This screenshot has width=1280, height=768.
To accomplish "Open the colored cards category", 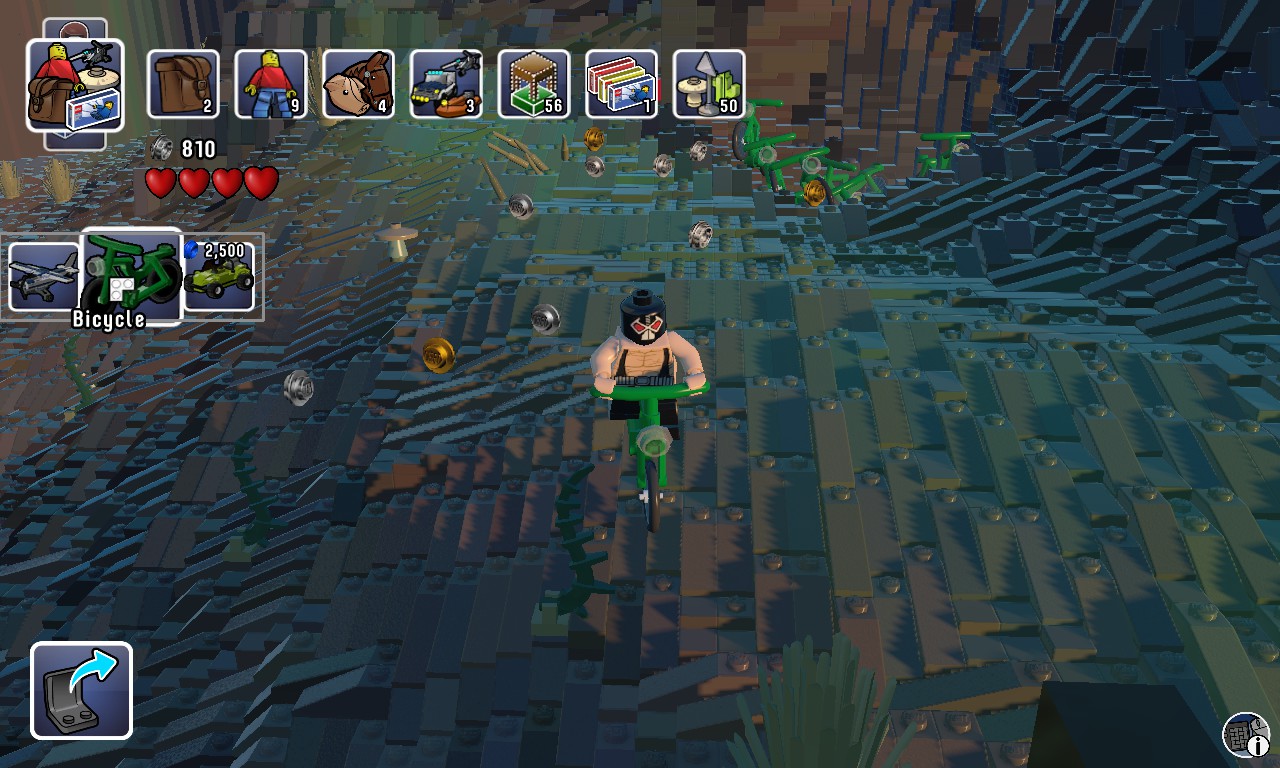I will pos(621,84).
